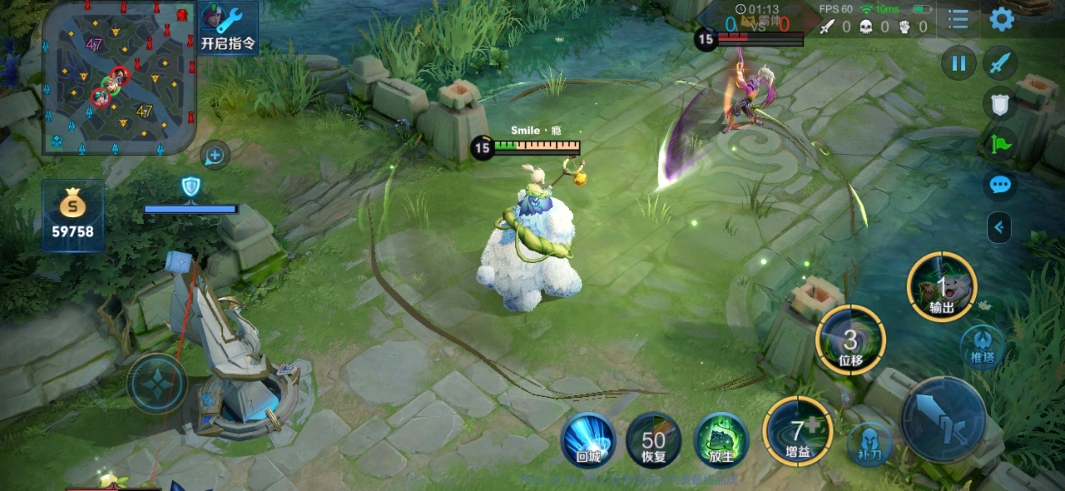Choose the white shield defend signal
1065x491 pixels.
[x=999, y=102]
